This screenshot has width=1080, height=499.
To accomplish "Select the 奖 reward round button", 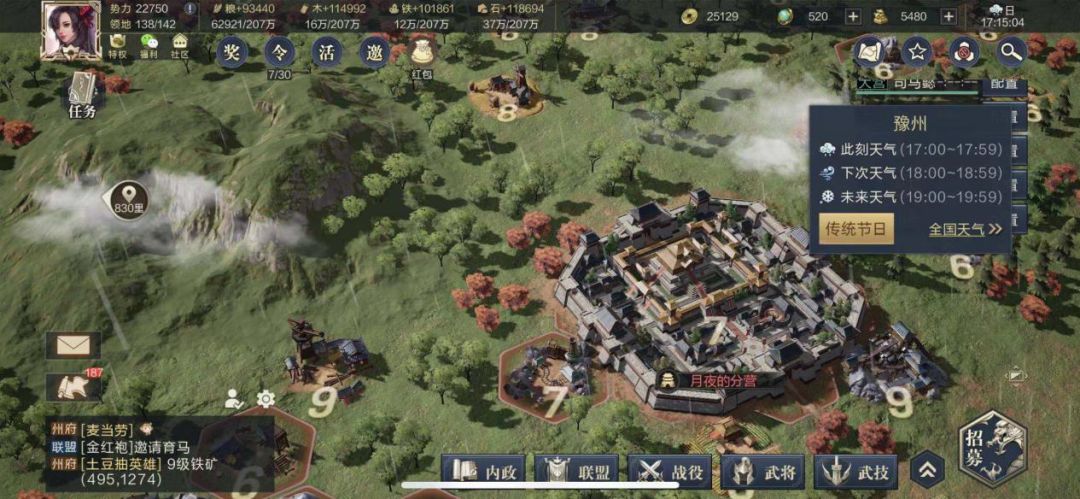I will click(x=232, y=51).
